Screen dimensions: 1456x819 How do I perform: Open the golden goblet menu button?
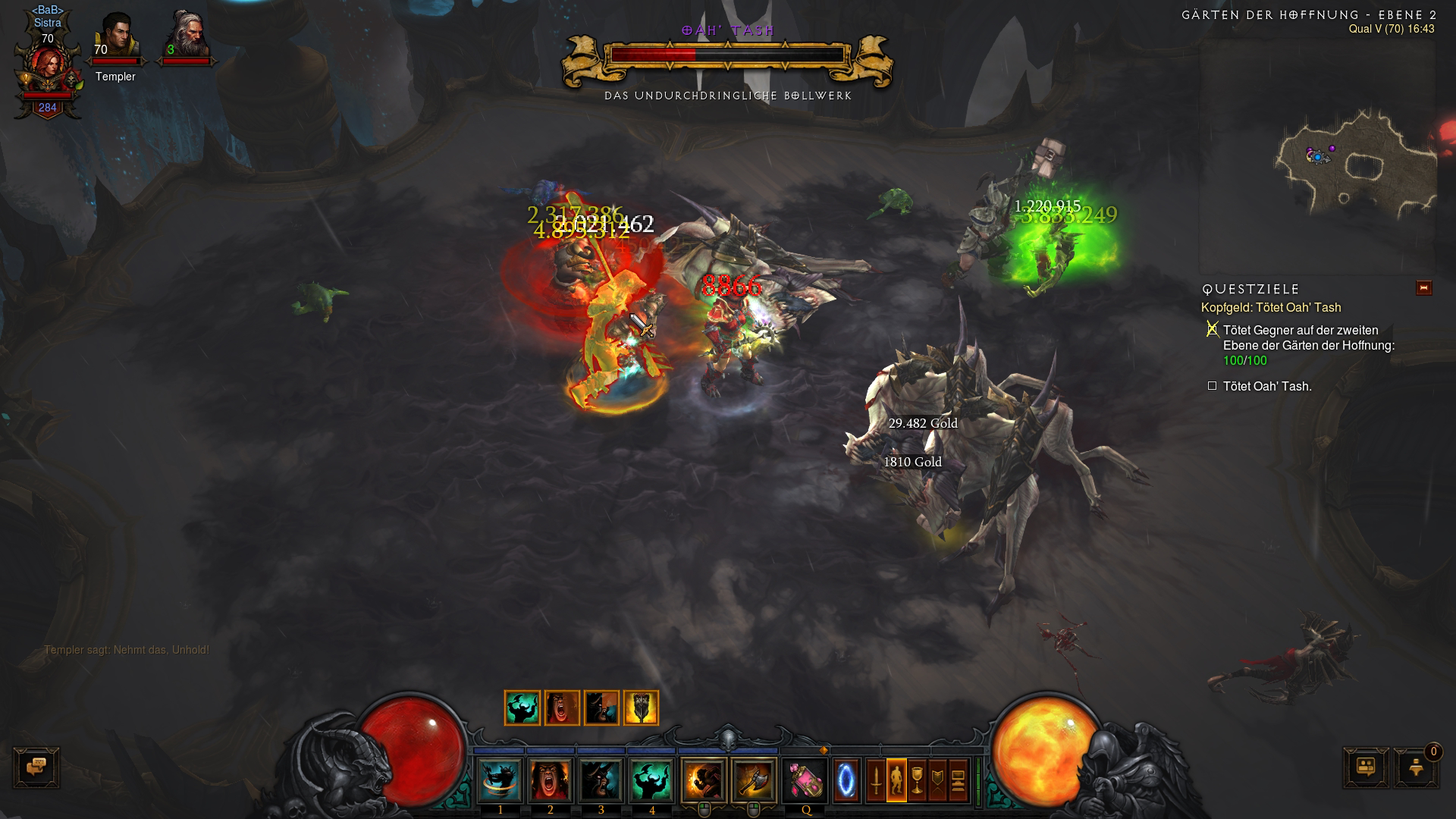917,780
